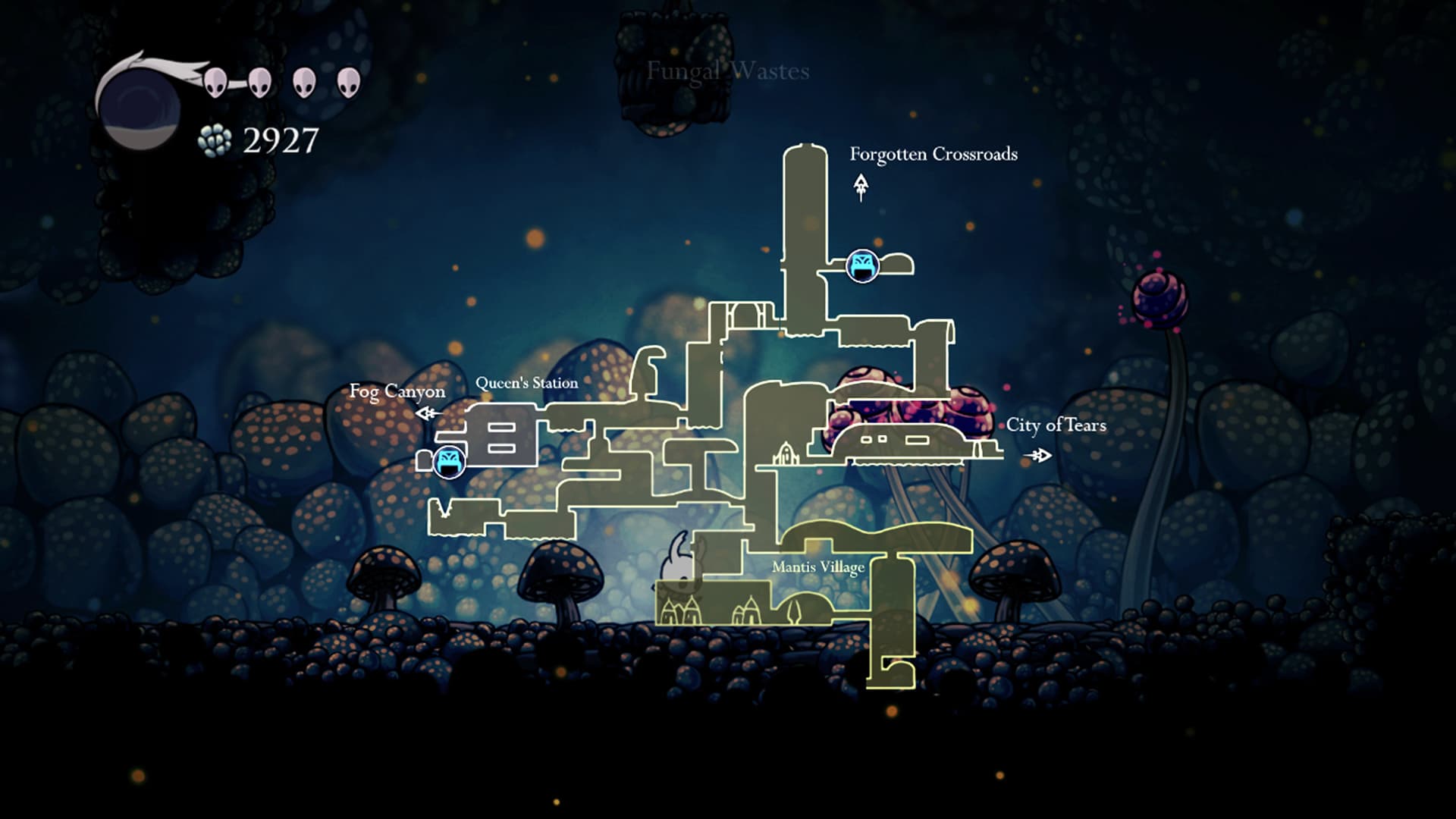
Task: Toggle the third health mask in the HUD
Action: coord(306,83)
